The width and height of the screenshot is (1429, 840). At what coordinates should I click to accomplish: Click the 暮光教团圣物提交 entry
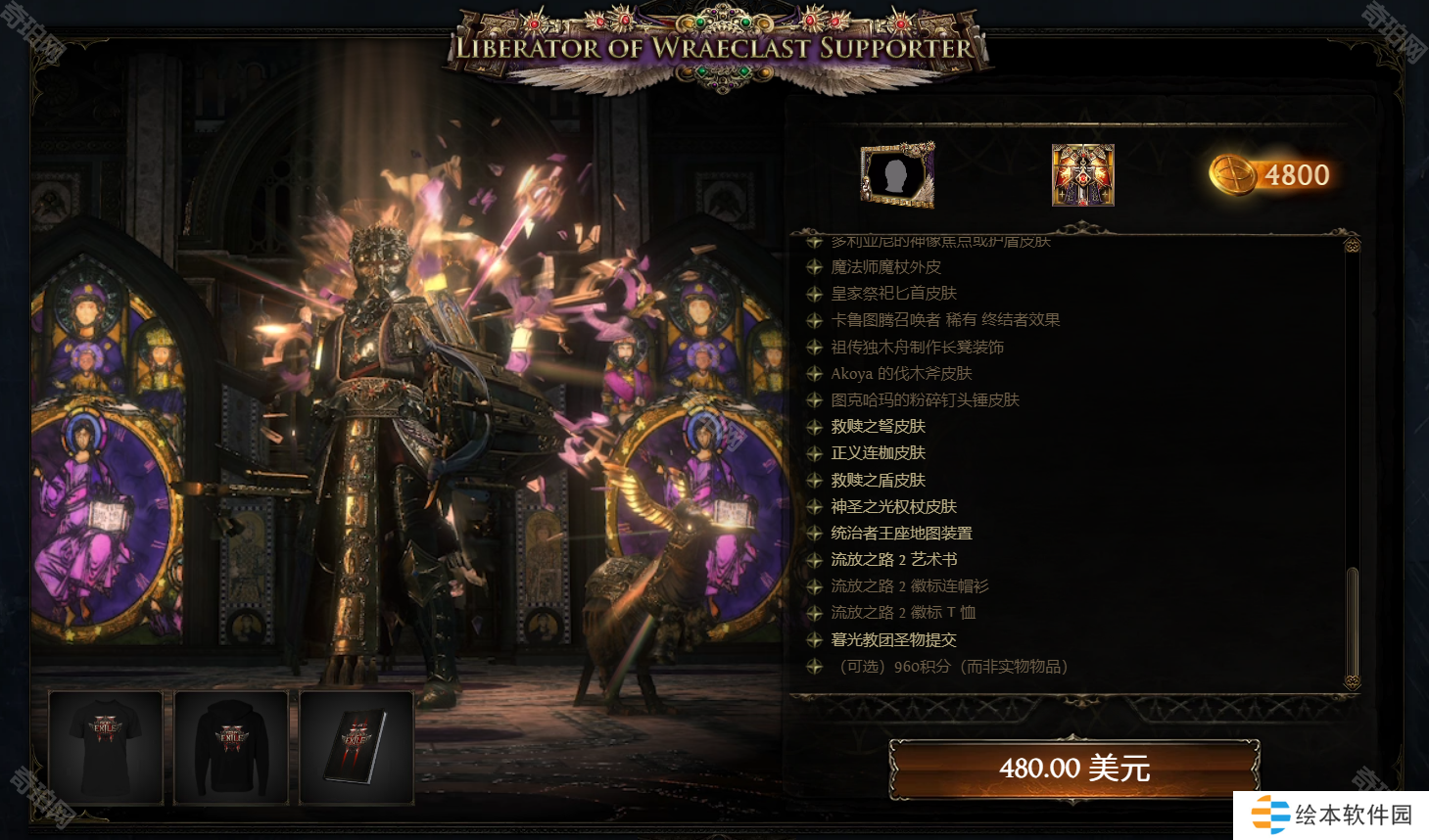click(x=893, y=640)
